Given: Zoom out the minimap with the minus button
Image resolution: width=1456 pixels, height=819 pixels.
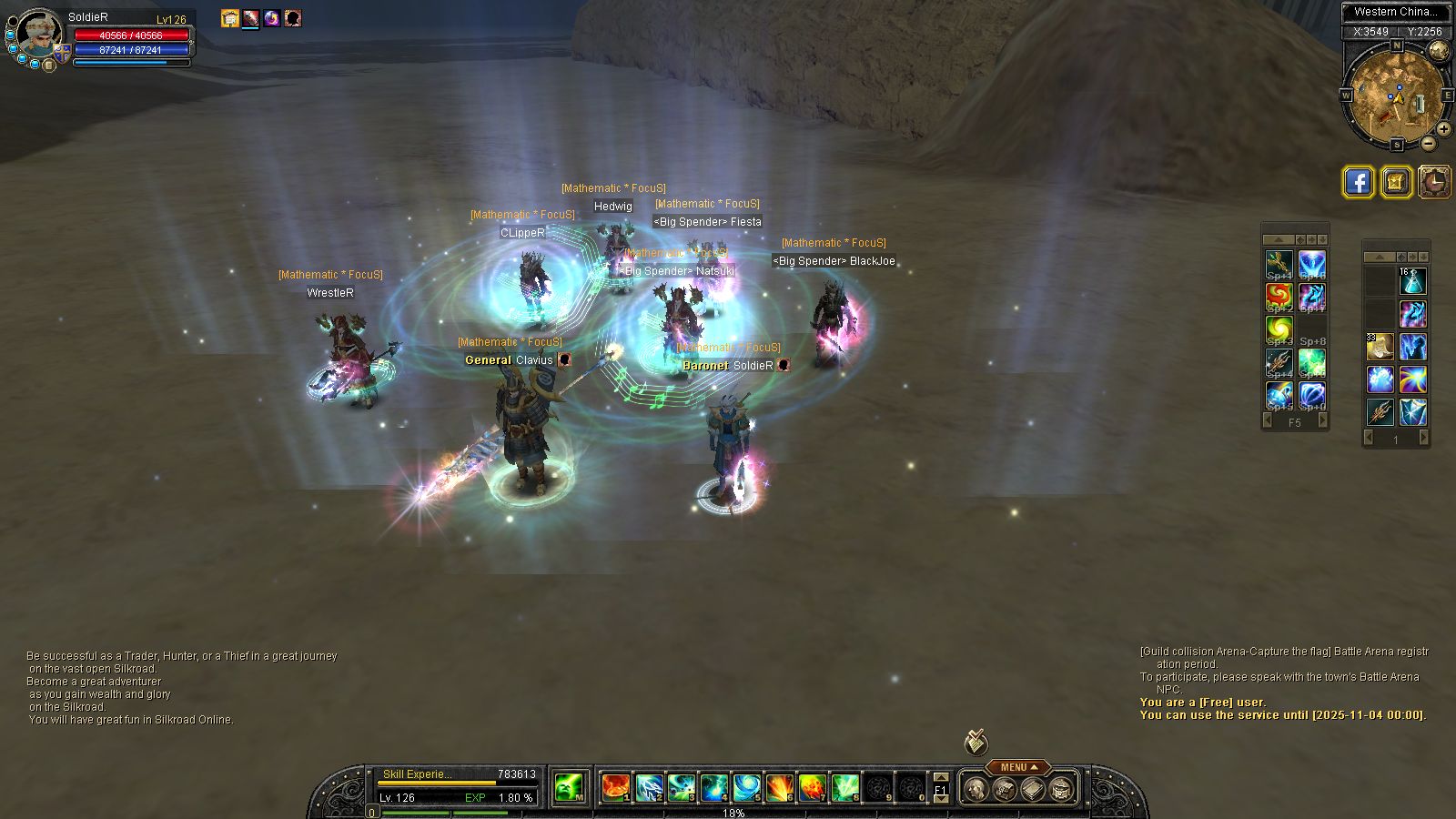Looking at the screenshot, I should 1428,143.
